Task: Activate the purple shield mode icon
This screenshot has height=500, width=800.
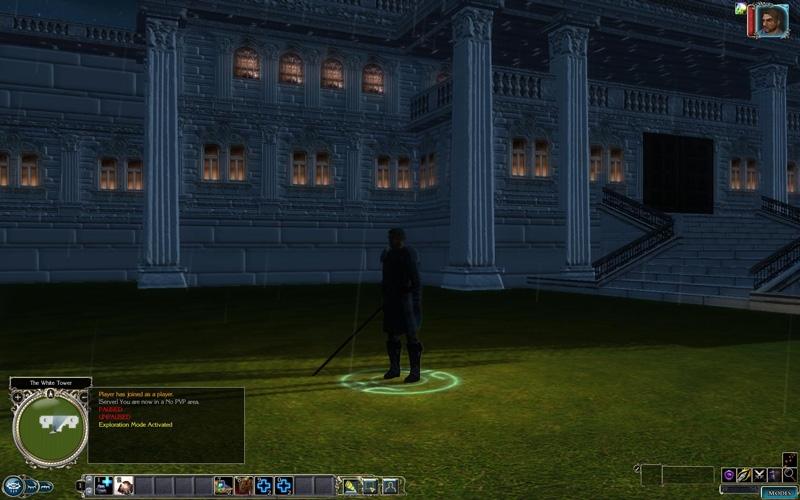Action: pos(730,474)
